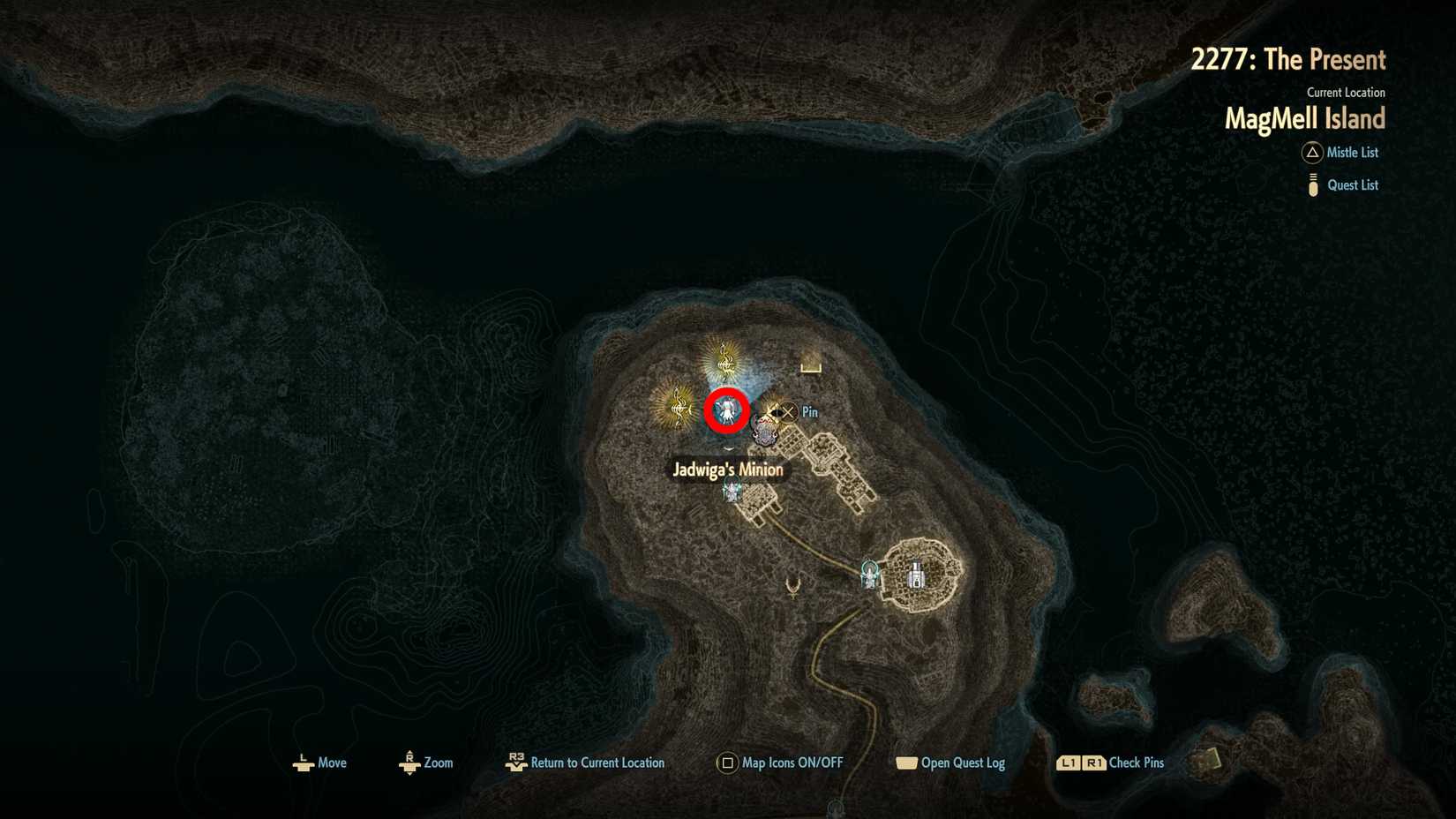Select the yellow bracket marker above the mistles
Image resolution: width=1456 pixels, height=819 pixels.
[x=811, y=367]
